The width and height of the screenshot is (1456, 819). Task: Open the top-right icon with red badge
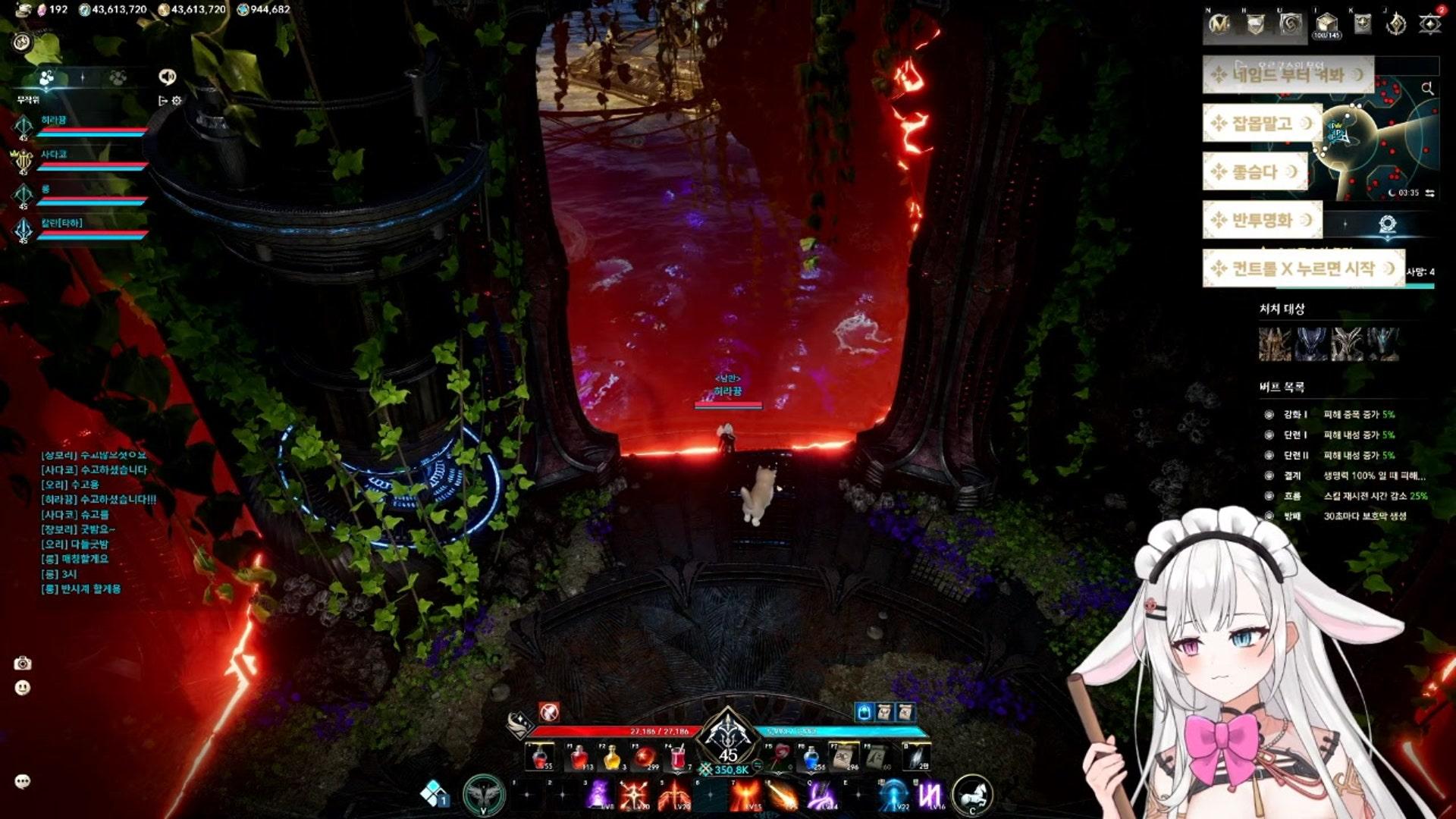point(1430,24)
